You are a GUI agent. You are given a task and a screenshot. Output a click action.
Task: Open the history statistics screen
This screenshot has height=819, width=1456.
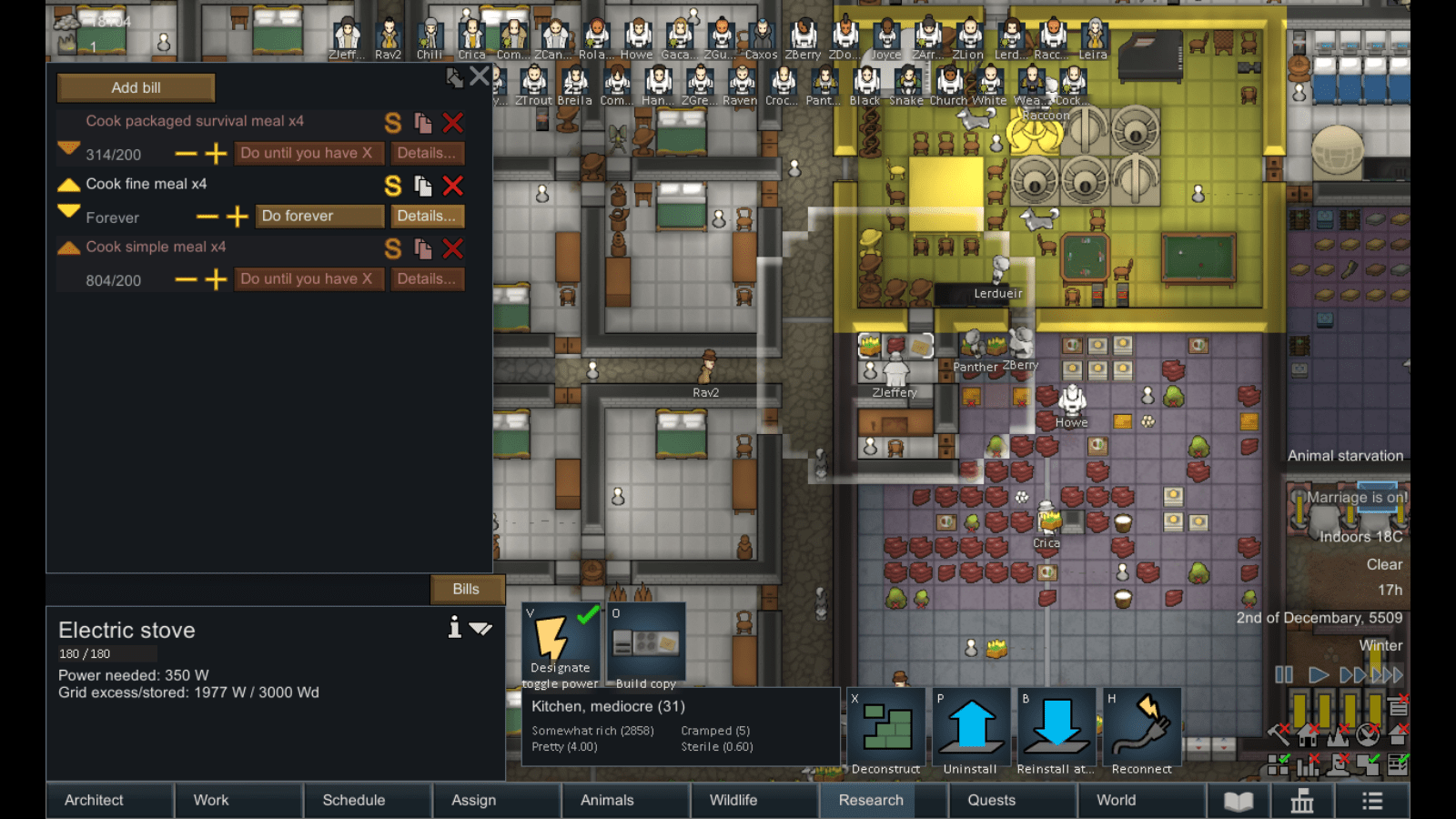click(1301, 802)
